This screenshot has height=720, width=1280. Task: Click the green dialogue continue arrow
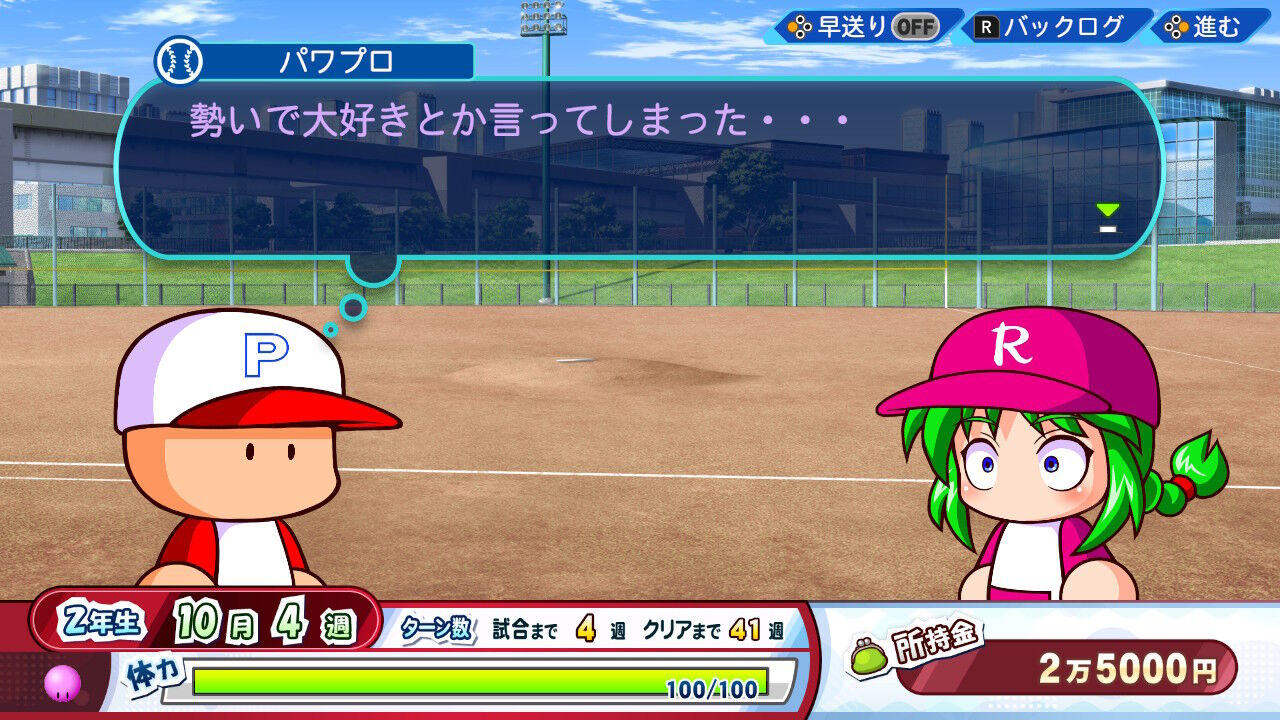point(1107,212)
